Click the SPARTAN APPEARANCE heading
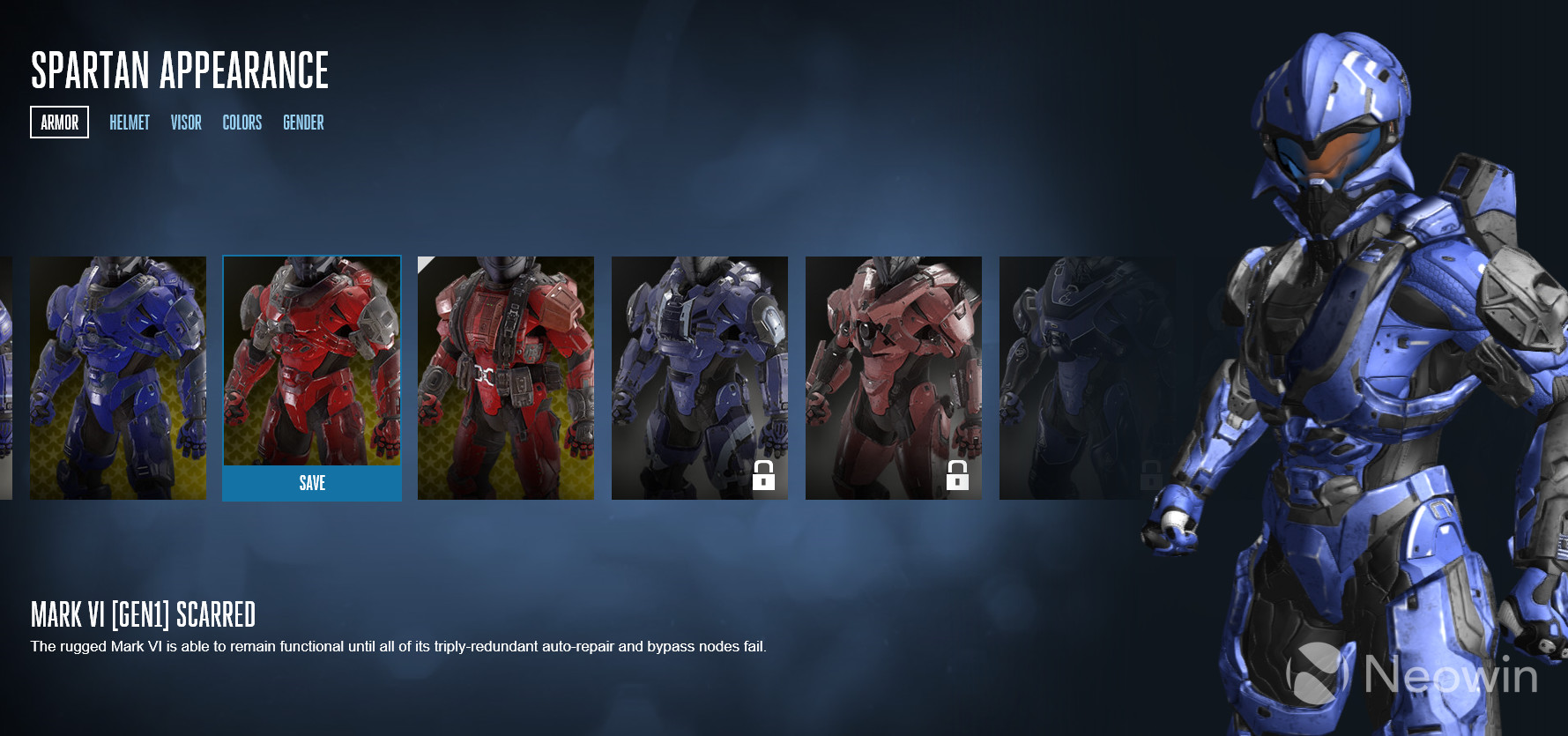Screen dimensions: 1568x736 point(180,71)
